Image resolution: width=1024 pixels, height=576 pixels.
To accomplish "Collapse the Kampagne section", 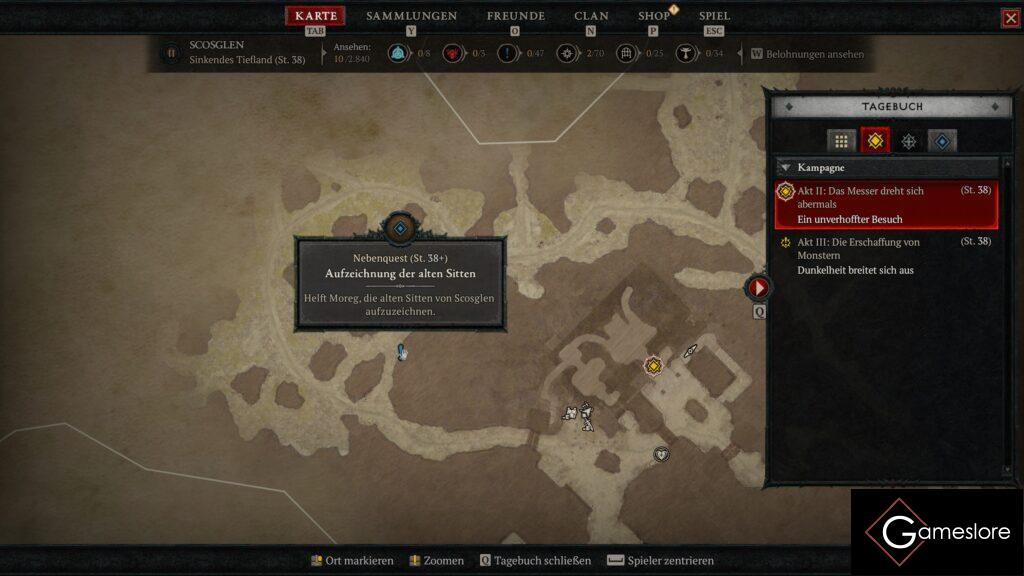I will (787, 168).
